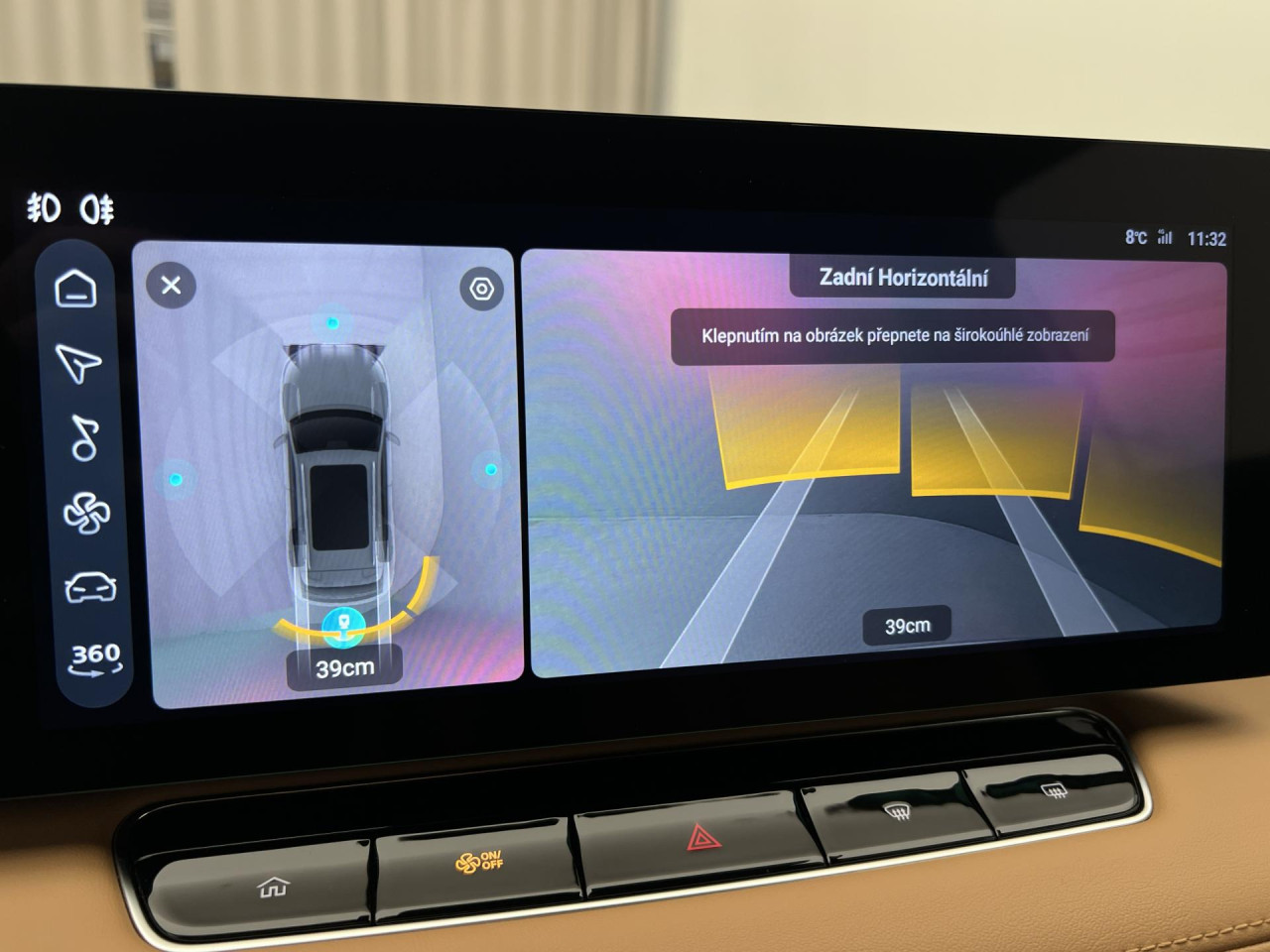Image resolution: width=1270 pixels, height=952 pixels.
Task: Select the teal rear camera marker
Action: [x=343, y=623]
